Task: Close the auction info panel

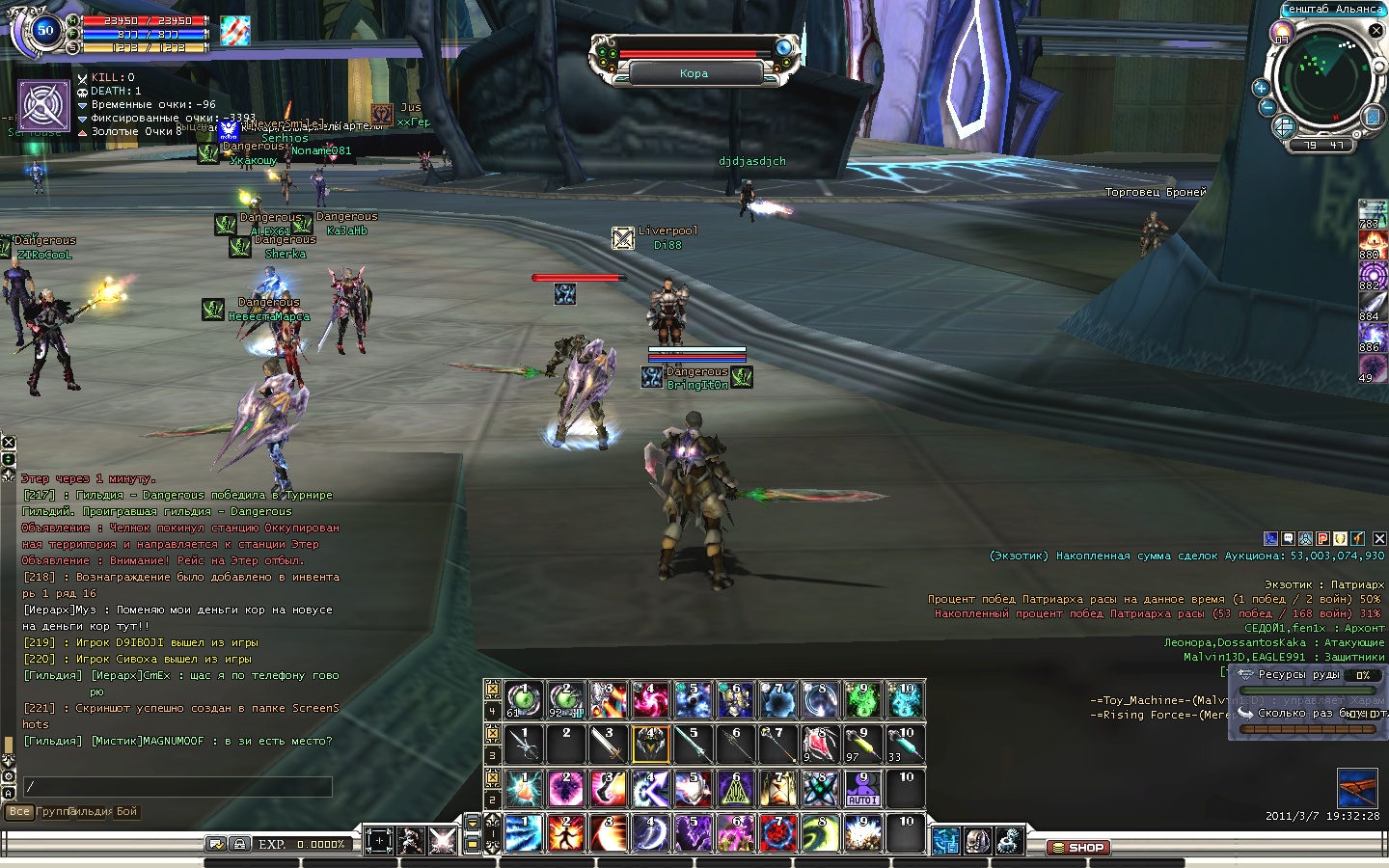Action: (1379, 538)
